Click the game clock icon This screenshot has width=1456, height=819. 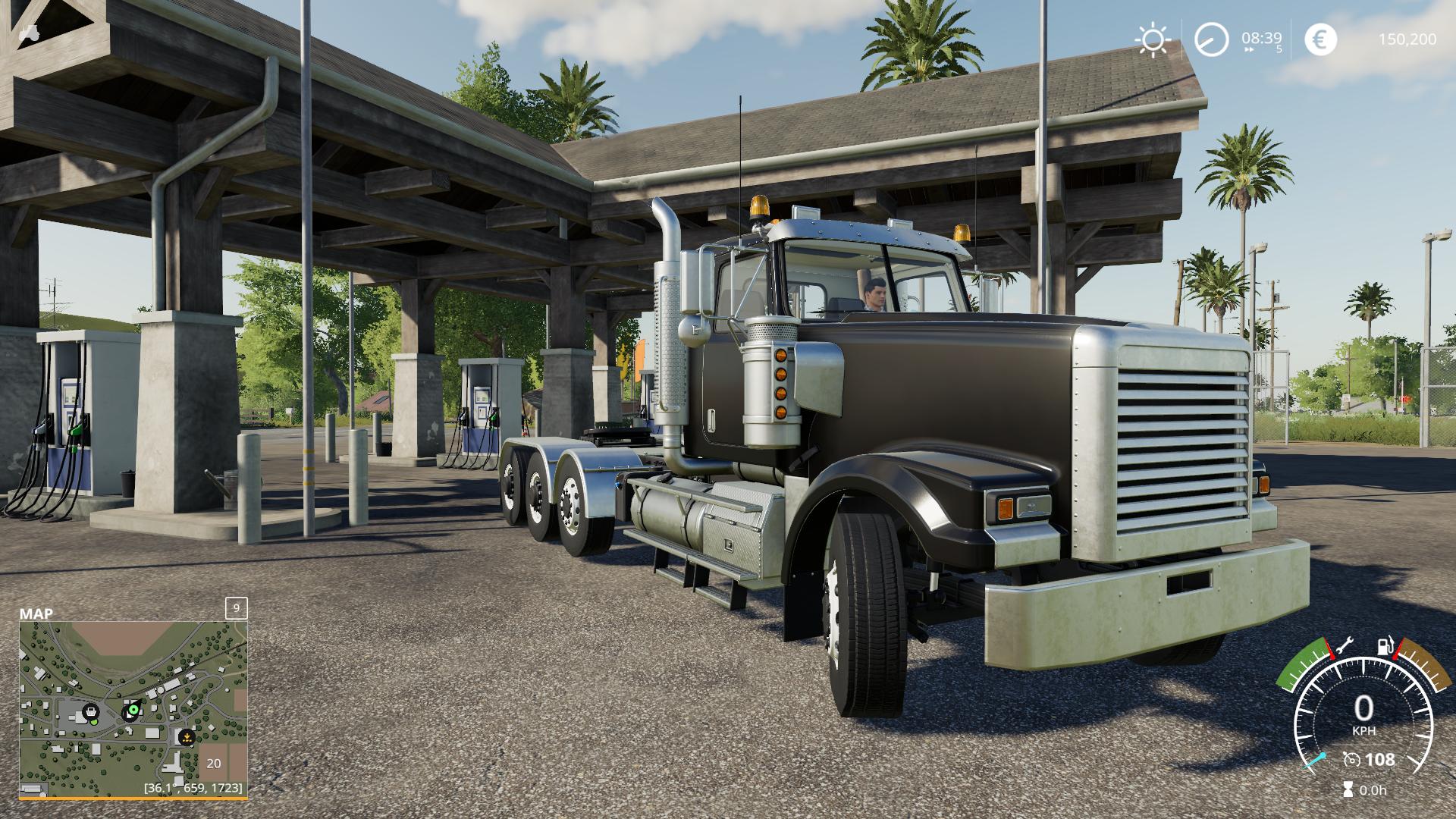pyautogui.click(x=1211, y=39)
